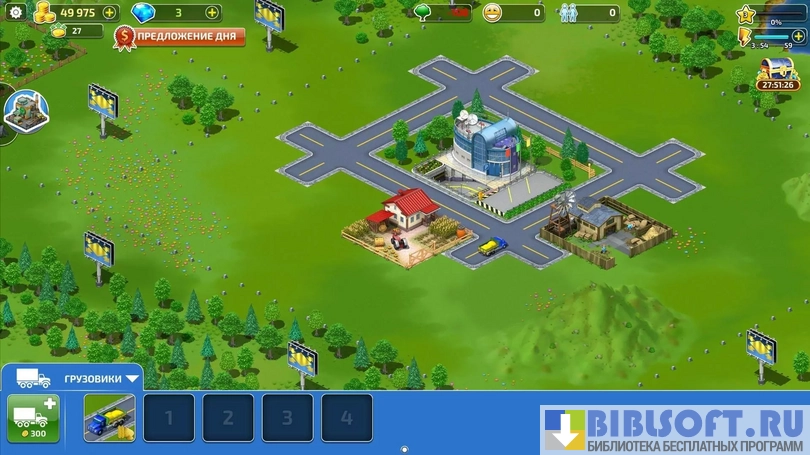Viewport: 810px width, 455px height.
Task: Click the star level icon
Action: pyautogui.click(x=746, y=14)
